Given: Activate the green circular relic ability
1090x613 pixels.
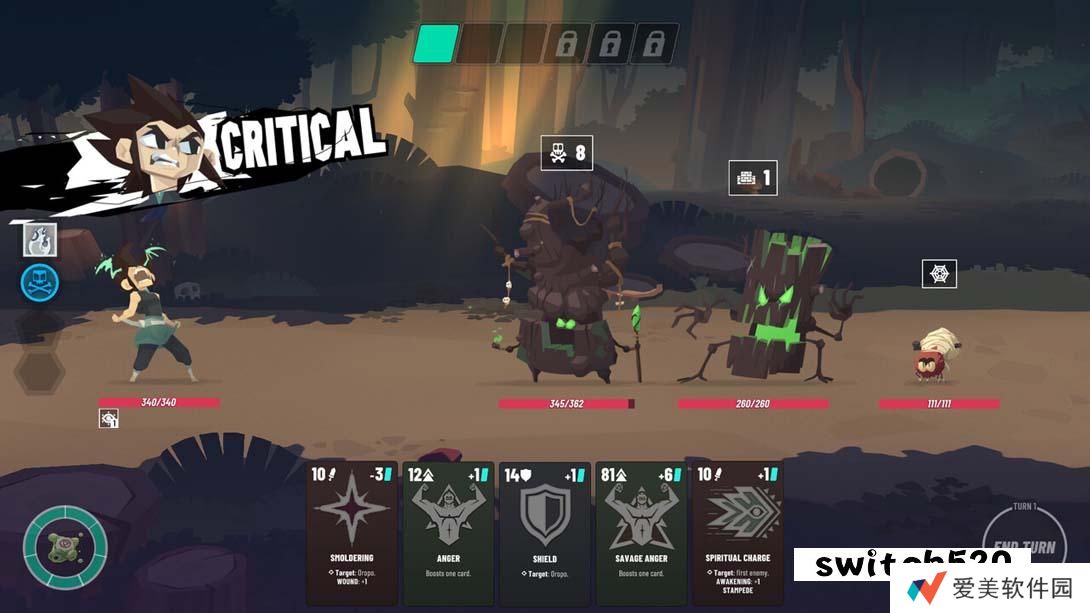Looking at the screenshot, I should [x=66, y=547].
